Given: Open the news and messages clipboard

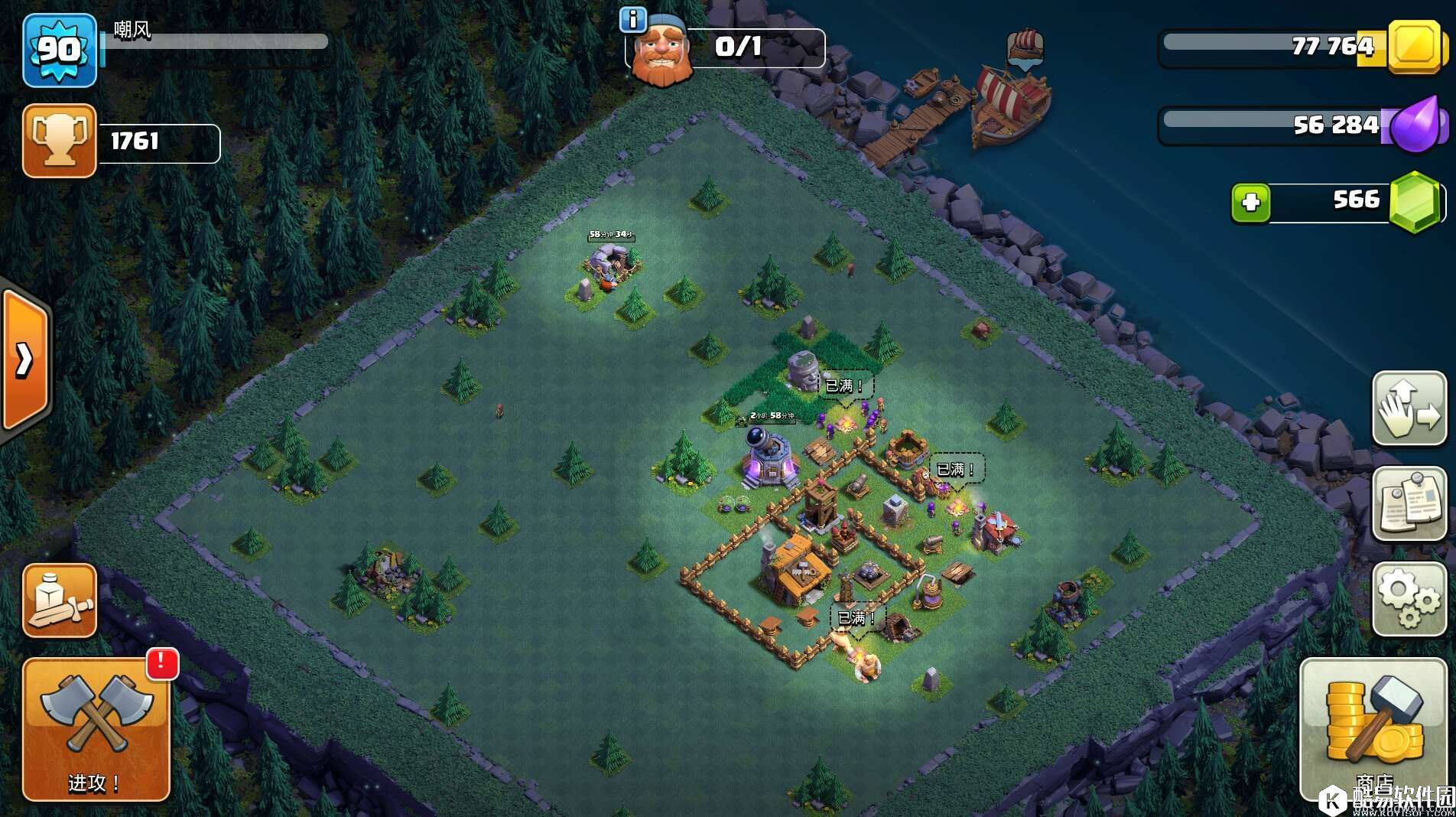Looking at the screenshot, I should tap(1409, 504).
